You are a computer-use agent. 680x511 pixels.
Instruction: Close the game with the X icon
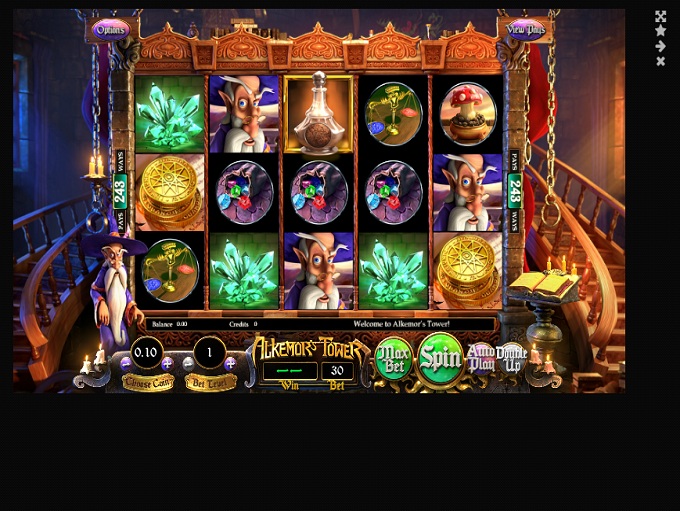(x=660, y=61)
